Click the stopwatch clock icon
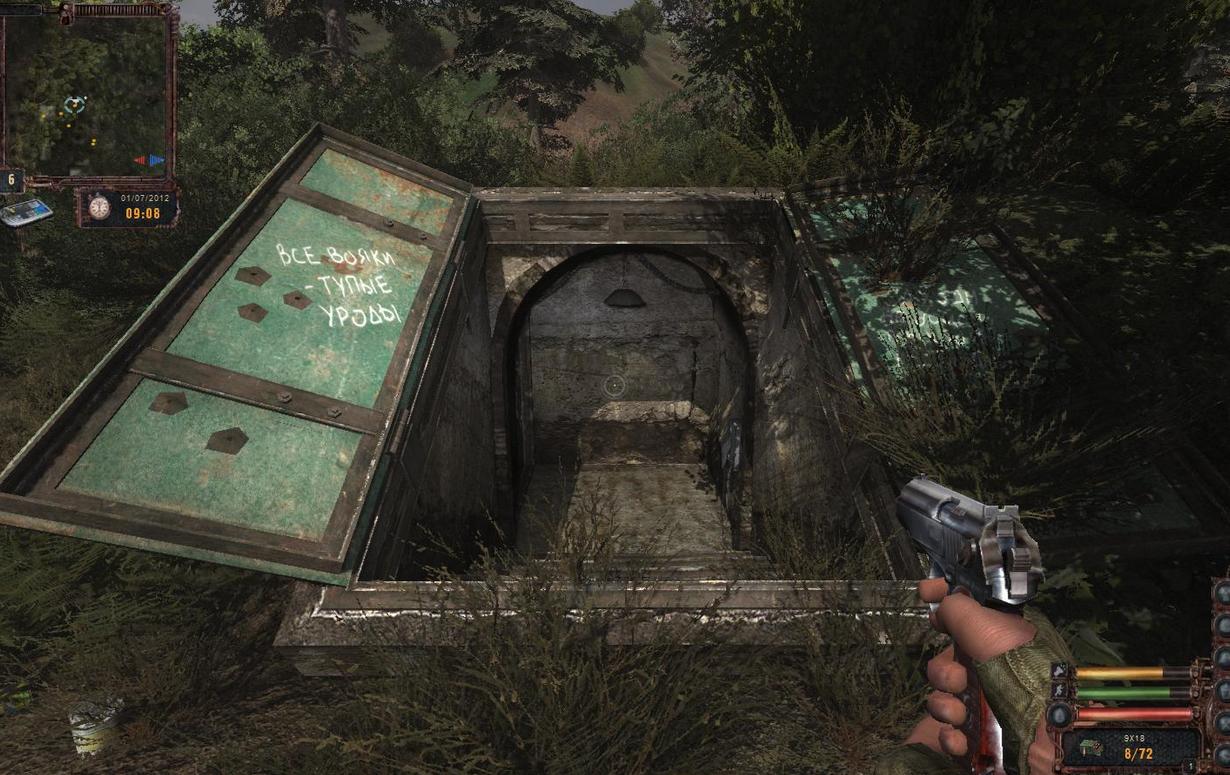Viewport: 1230px width, 775px height. [98, 207]
